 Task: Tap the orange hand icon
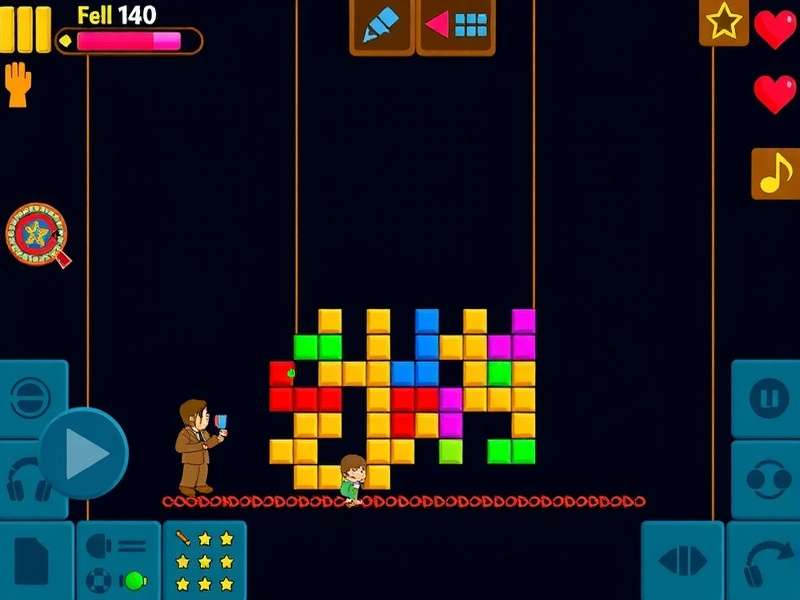pyautogui.click(x=19, y=85)
